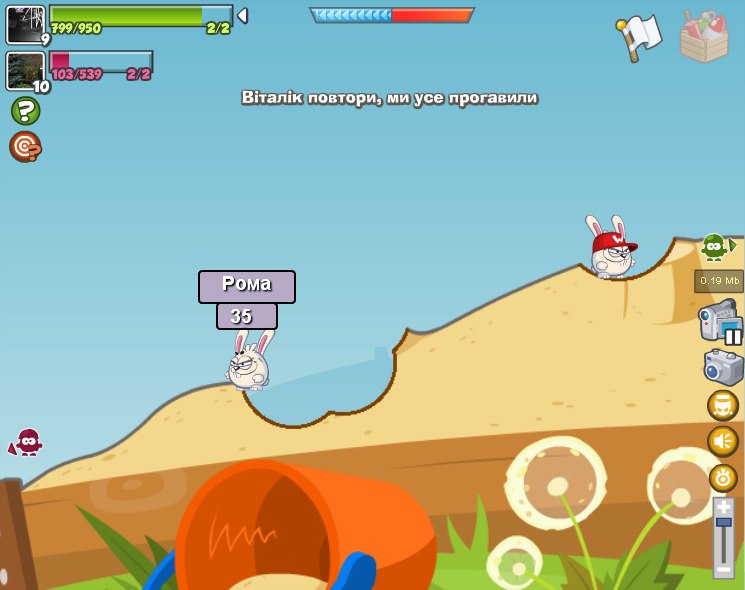Select the level 9 player avatar

[x=25, y=24]
